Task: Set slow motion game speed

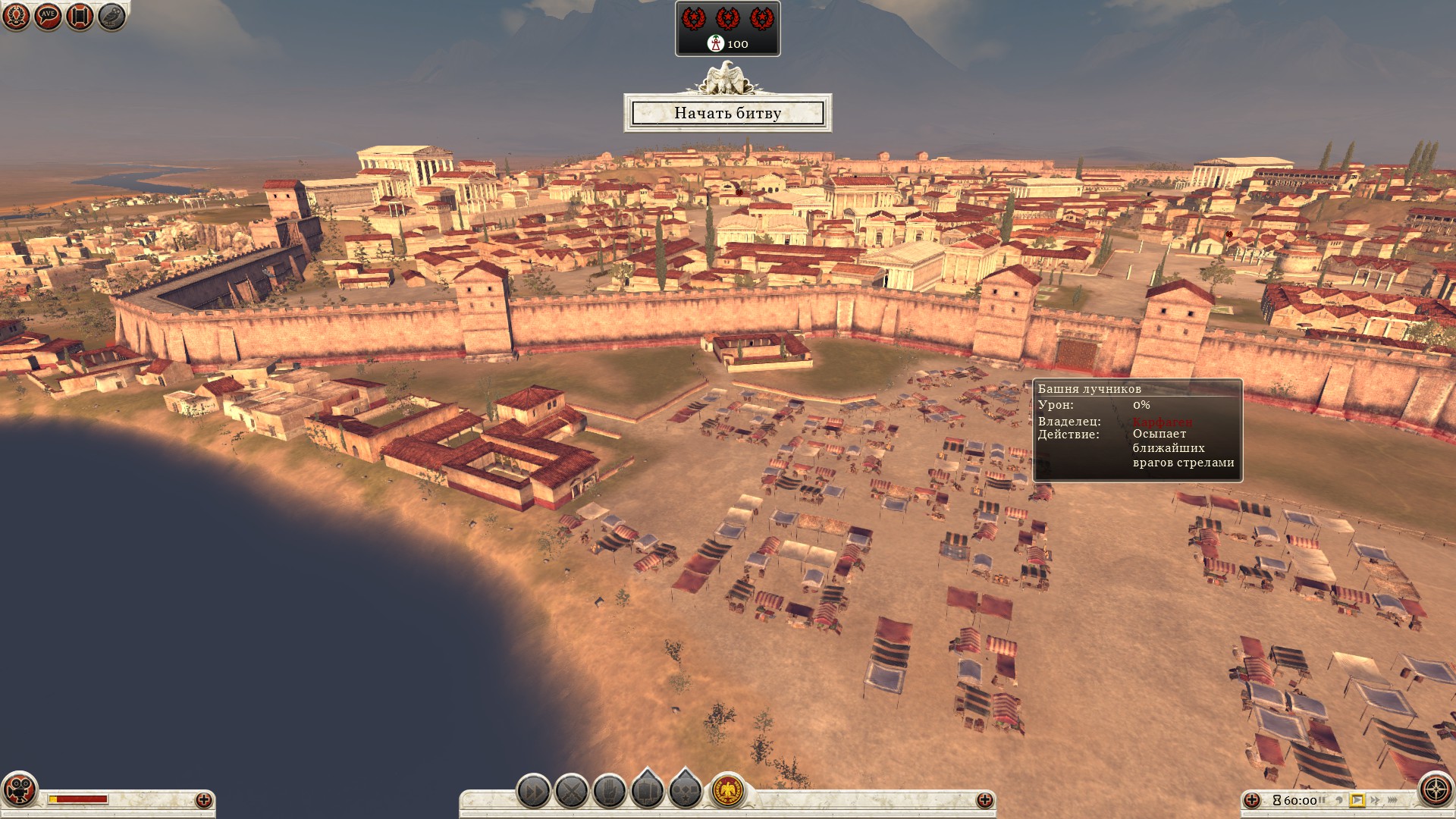Action: click(x=1339, y=800)
